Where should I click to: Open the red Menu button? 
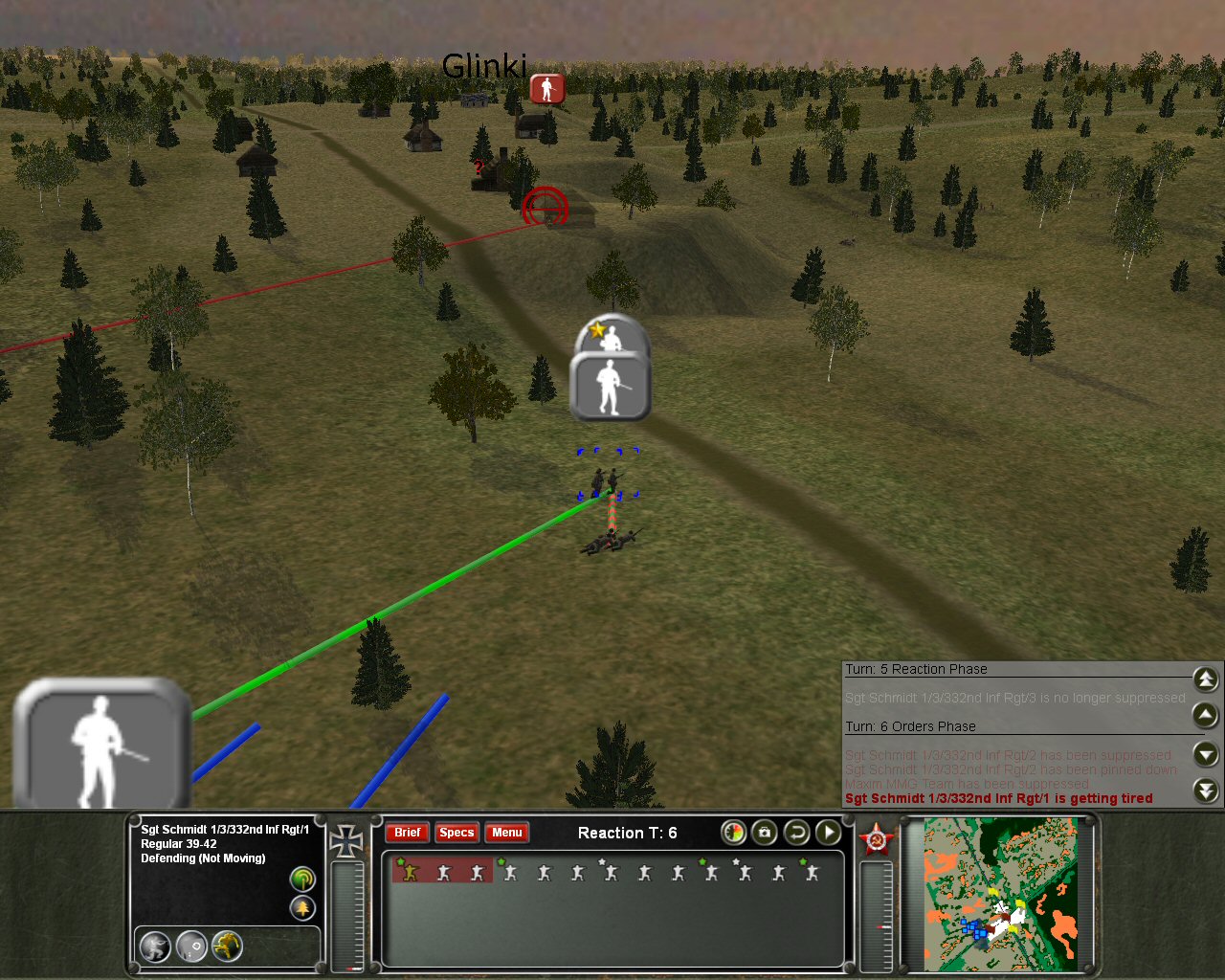506,833
